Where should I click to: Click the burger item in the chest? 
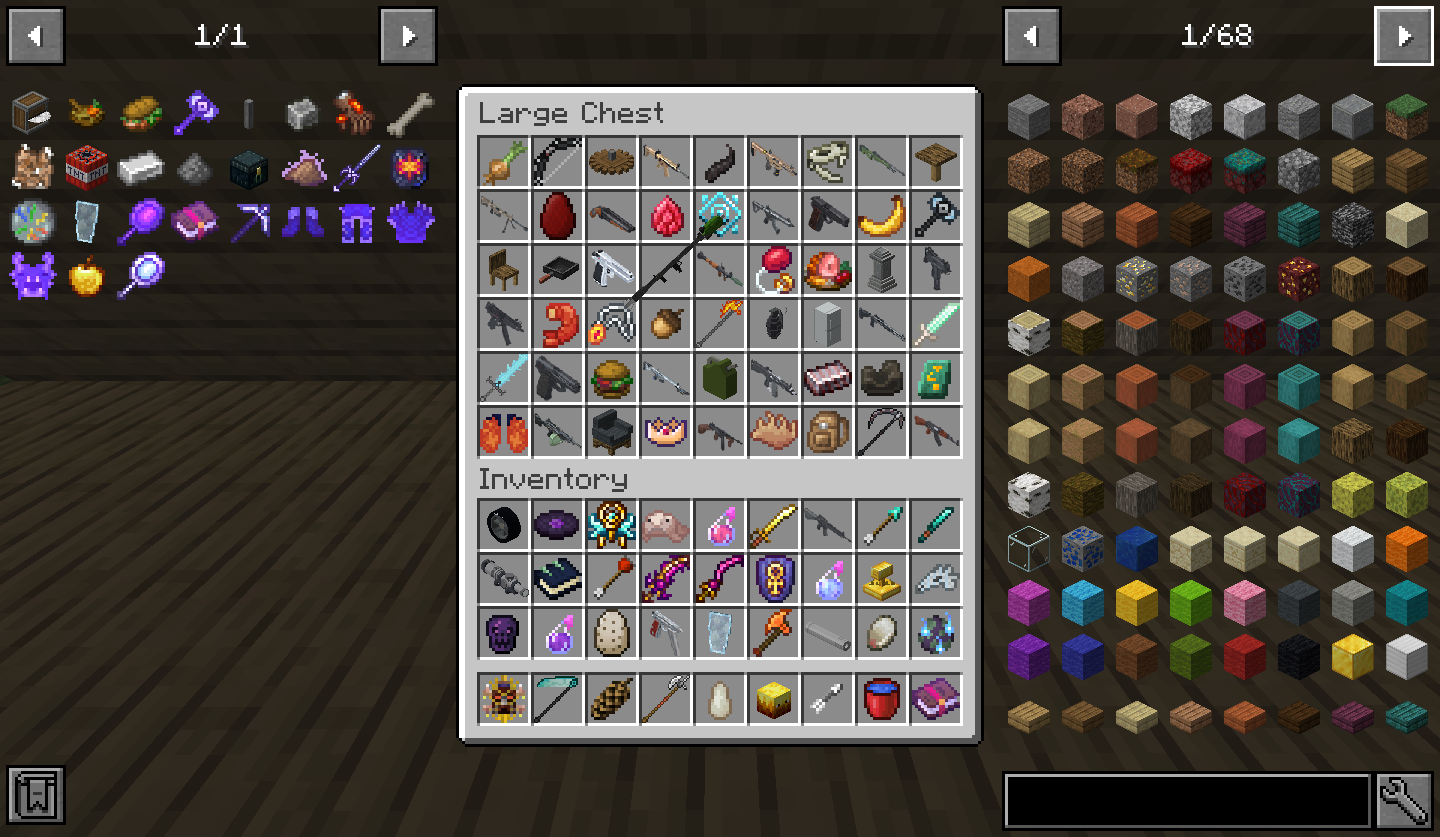coord(612,378)
